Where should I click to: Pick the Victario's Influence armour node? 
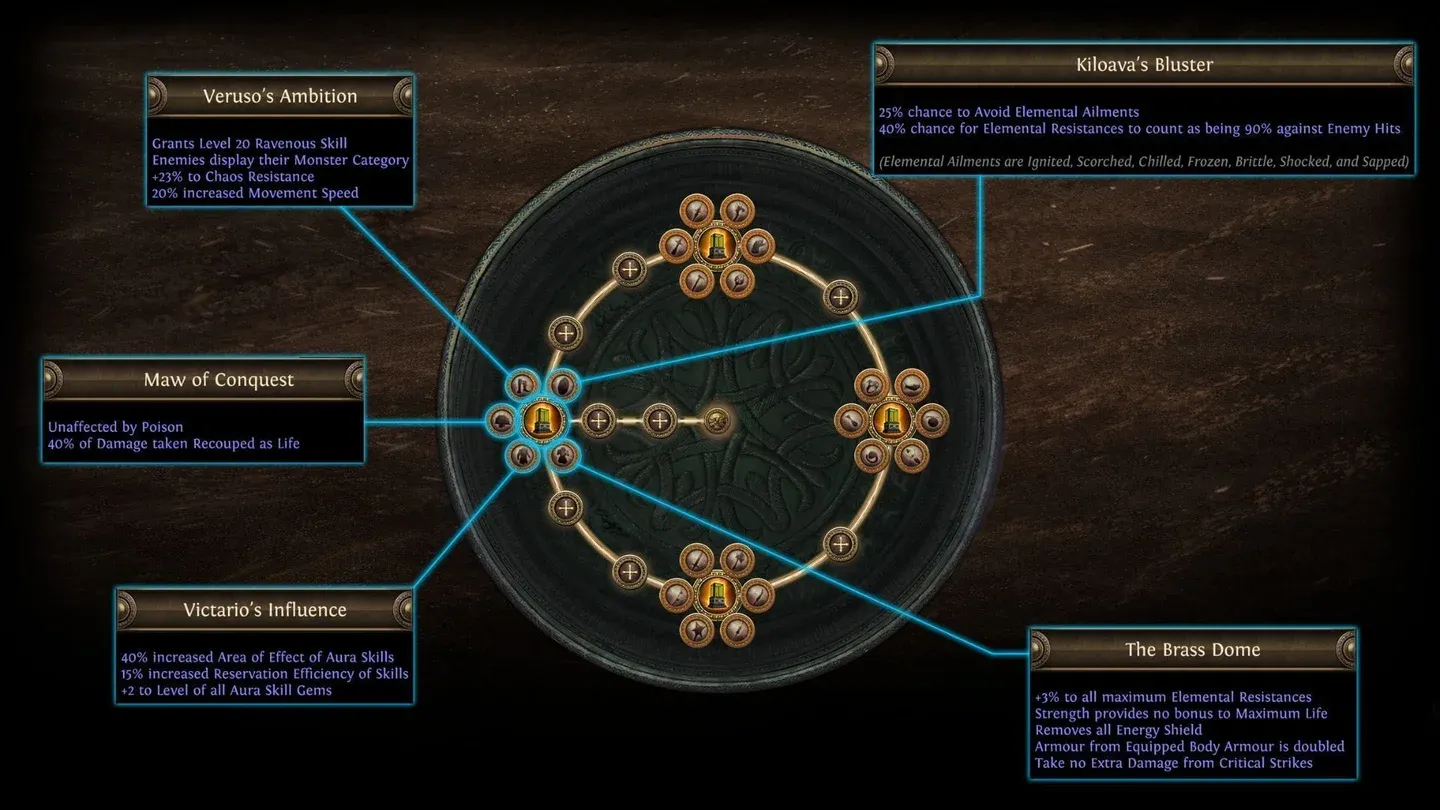(523, 457)
